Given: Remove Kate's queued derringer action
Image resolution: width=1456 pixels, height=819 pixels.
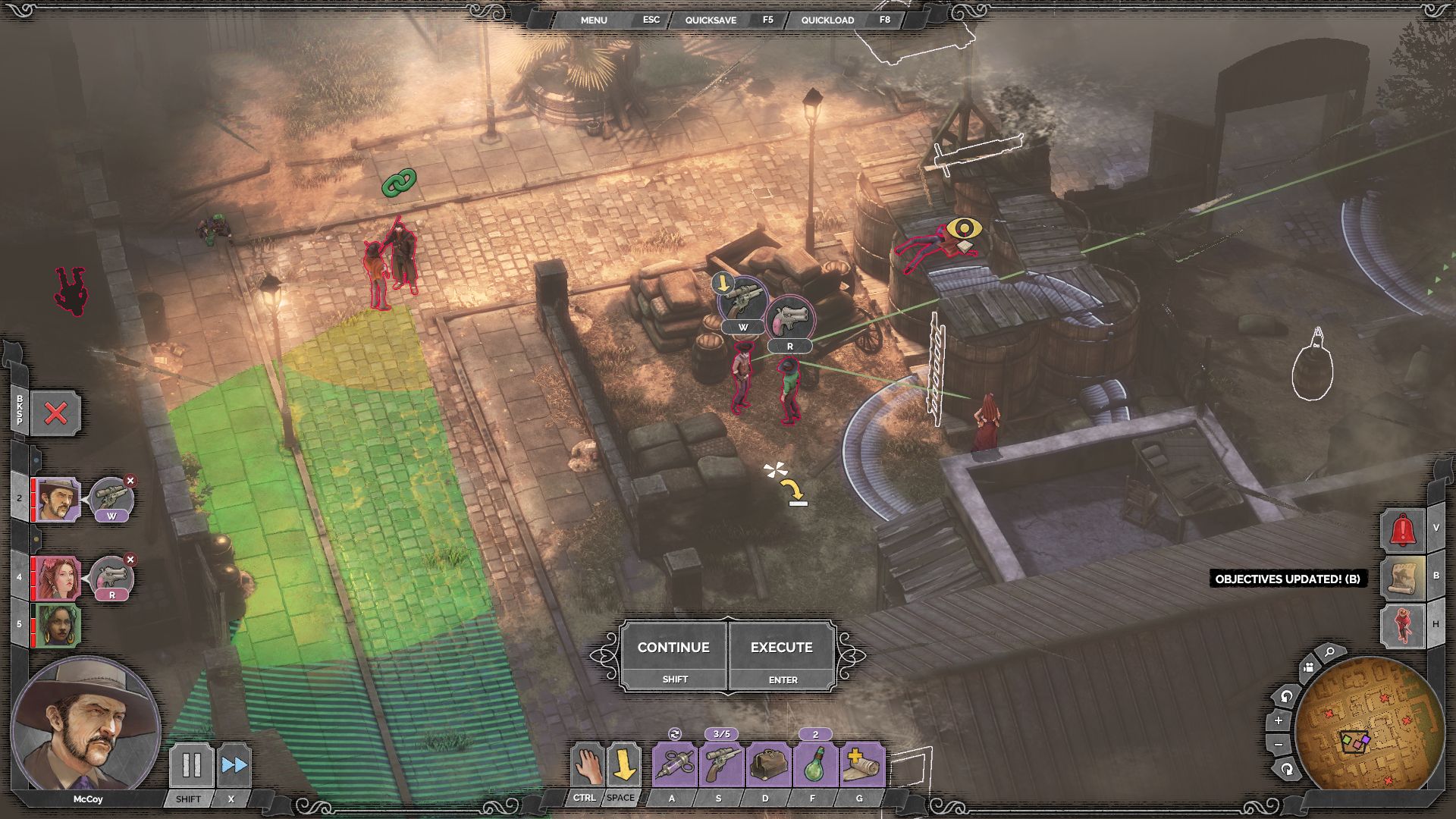Looking at the screenshot, I should [x=130, y=560].
